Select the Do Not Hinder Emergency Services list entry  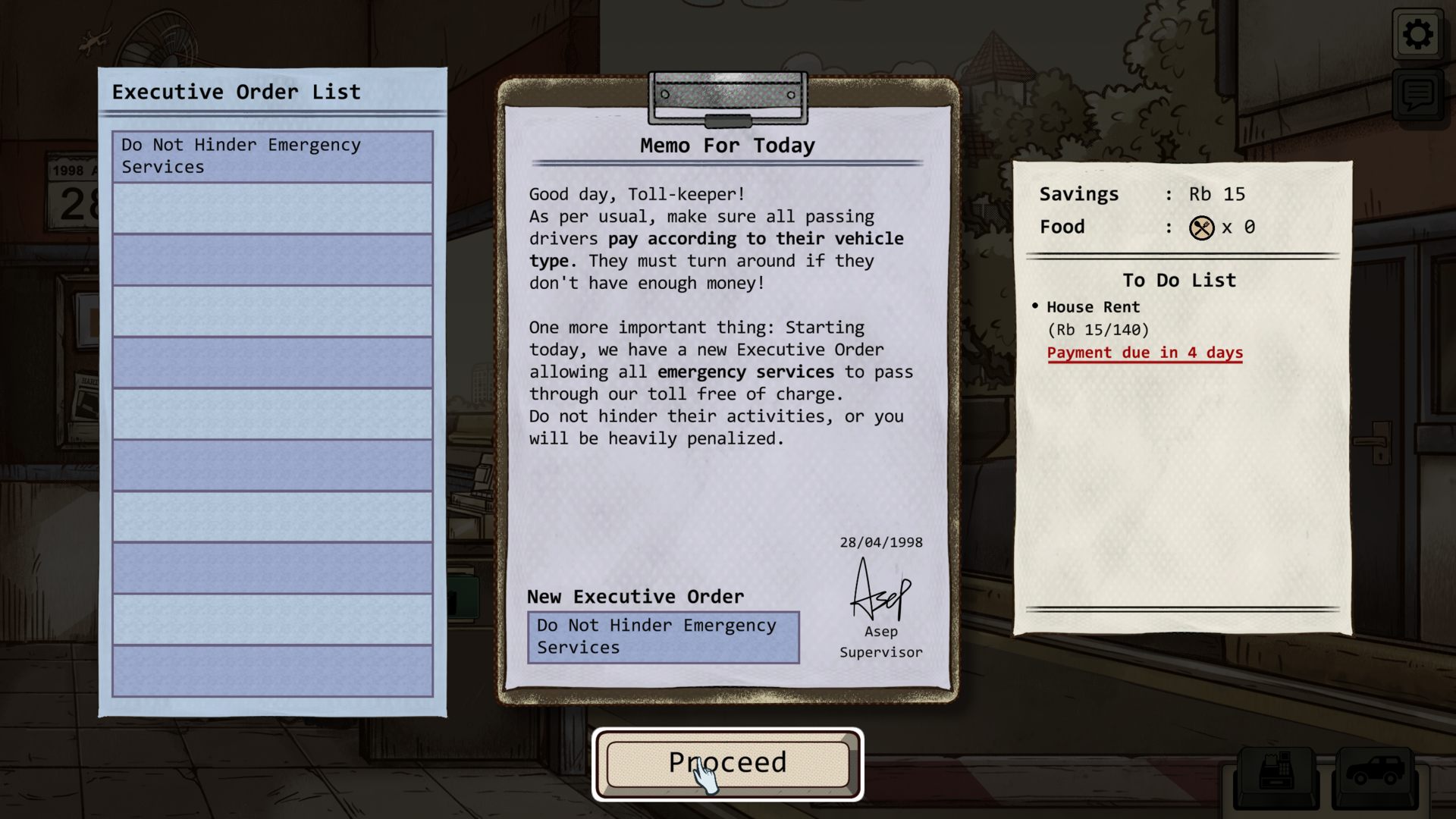coord(272,156)
